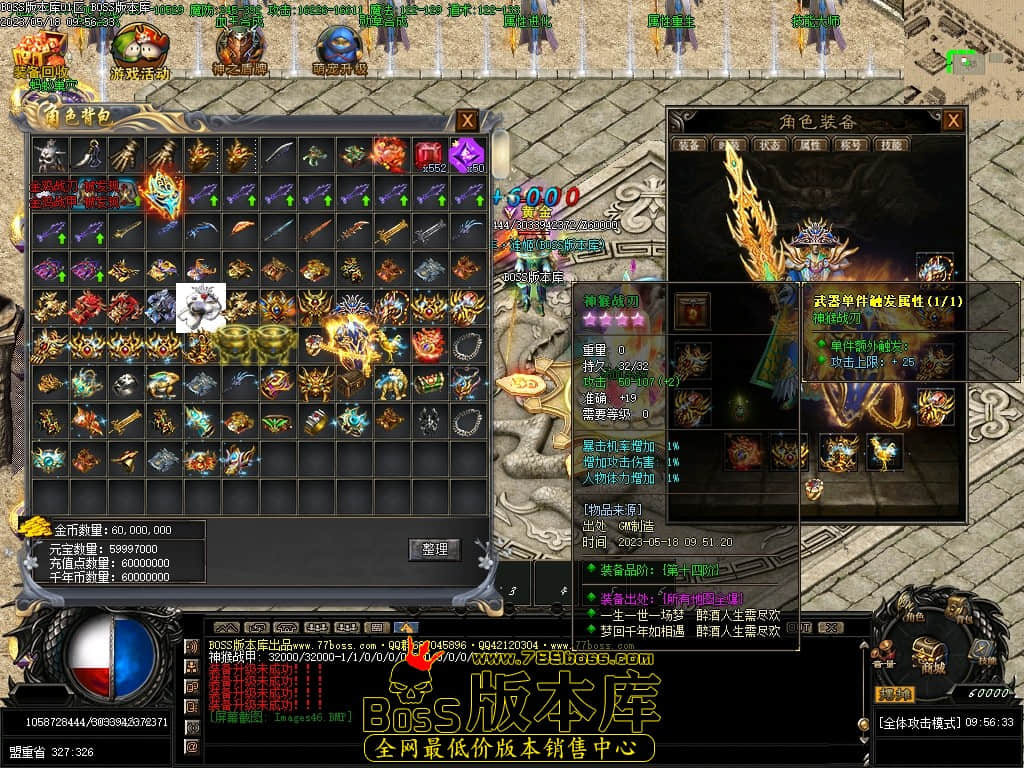Select the purple crystal stack x50
Image resolution: width=1024 pixels, height=768 pixels.
(x=466, y=155)
